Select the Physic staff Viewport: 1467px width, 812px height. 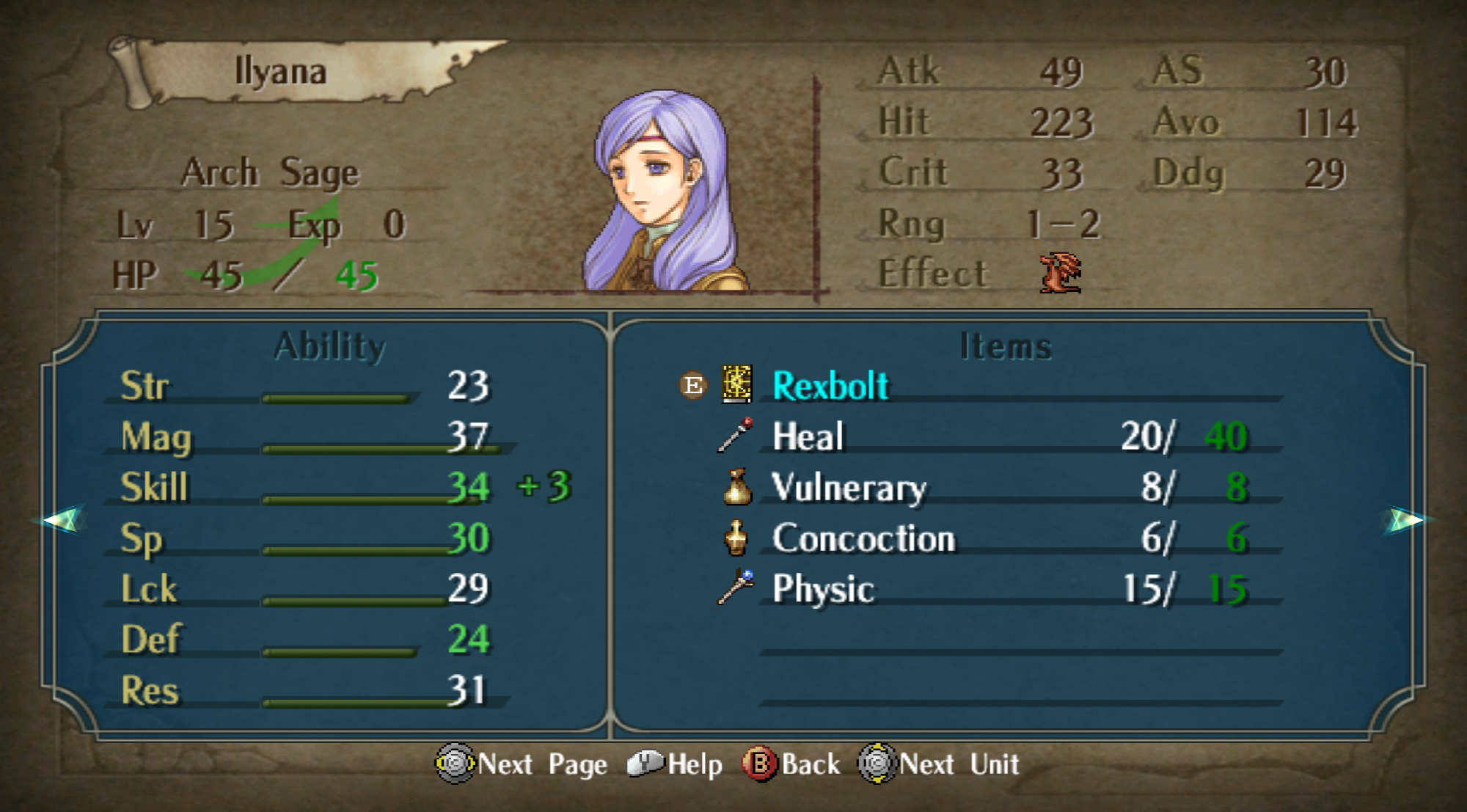(x=822, y=589)
